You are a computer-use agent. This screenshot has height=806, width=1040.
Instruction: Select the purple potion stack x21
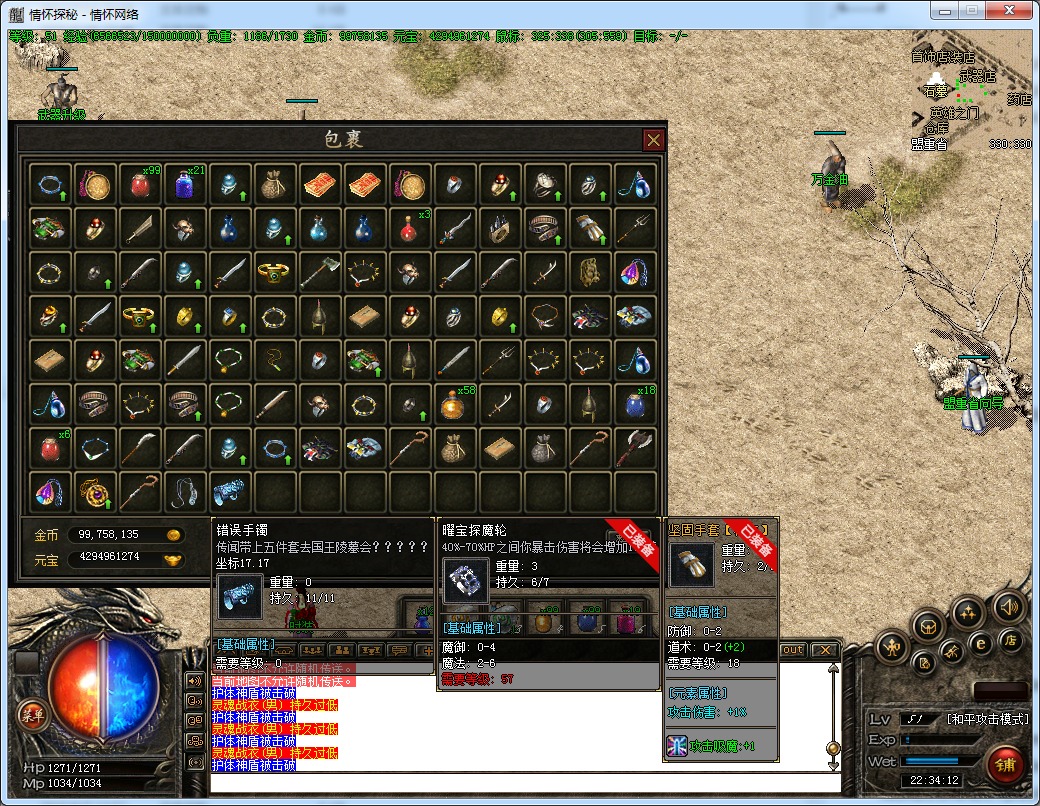tap(185, 184)
